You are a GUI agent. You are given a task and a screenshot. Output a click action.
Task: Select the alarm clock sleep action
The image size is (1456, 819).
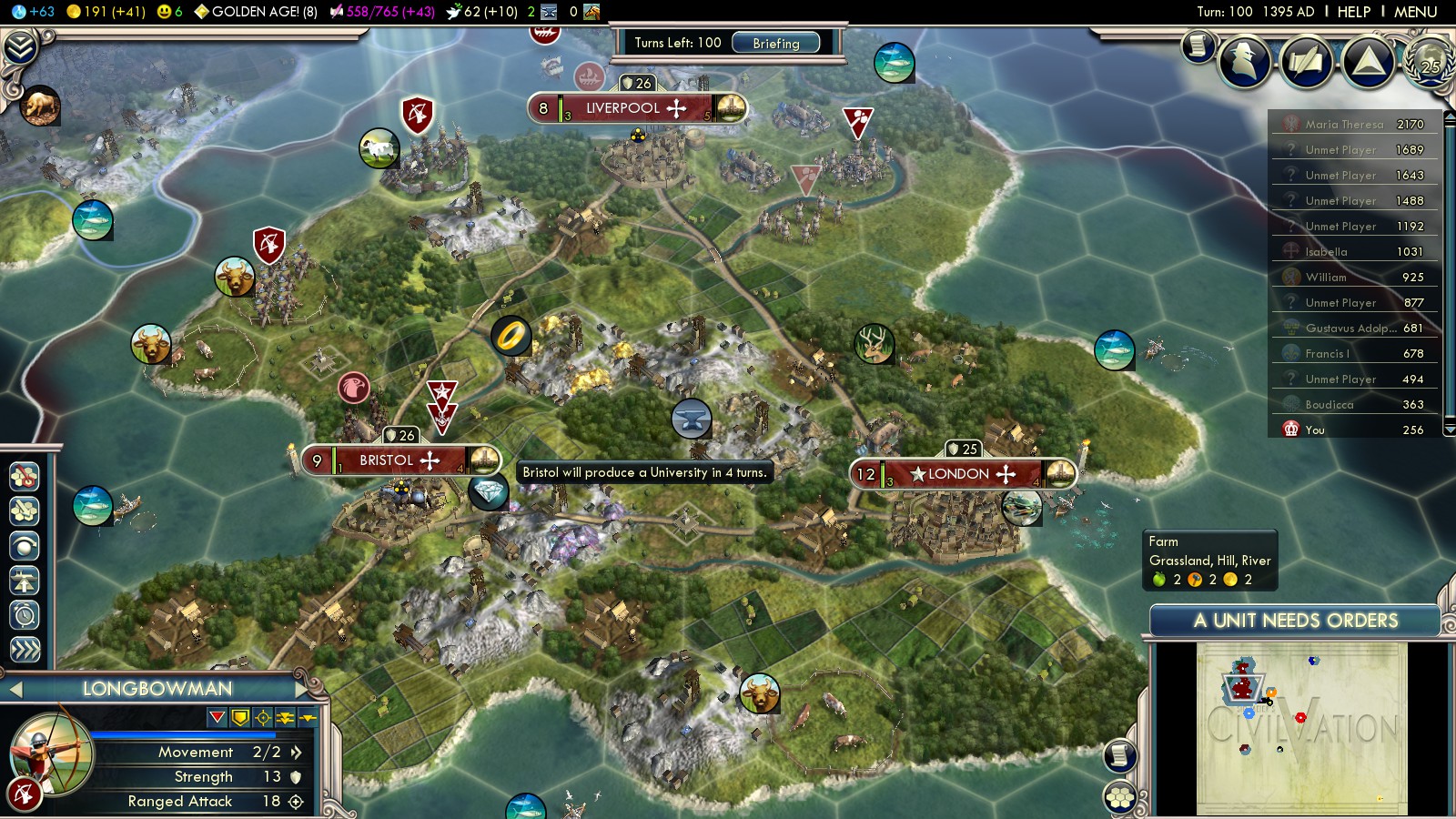click(25, 615)
